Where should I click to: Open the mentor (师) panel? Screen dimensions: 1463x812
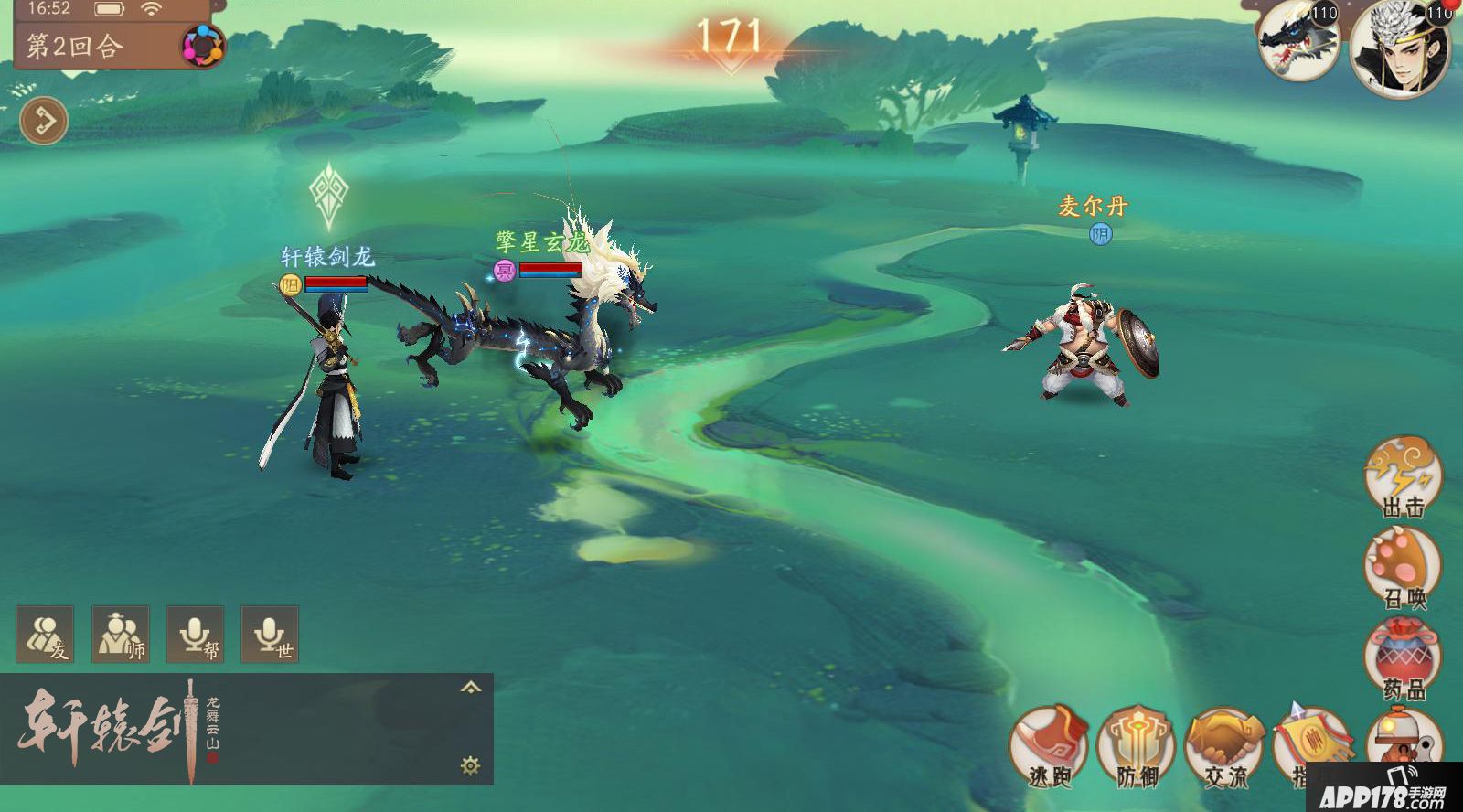(x=120, y=635)
